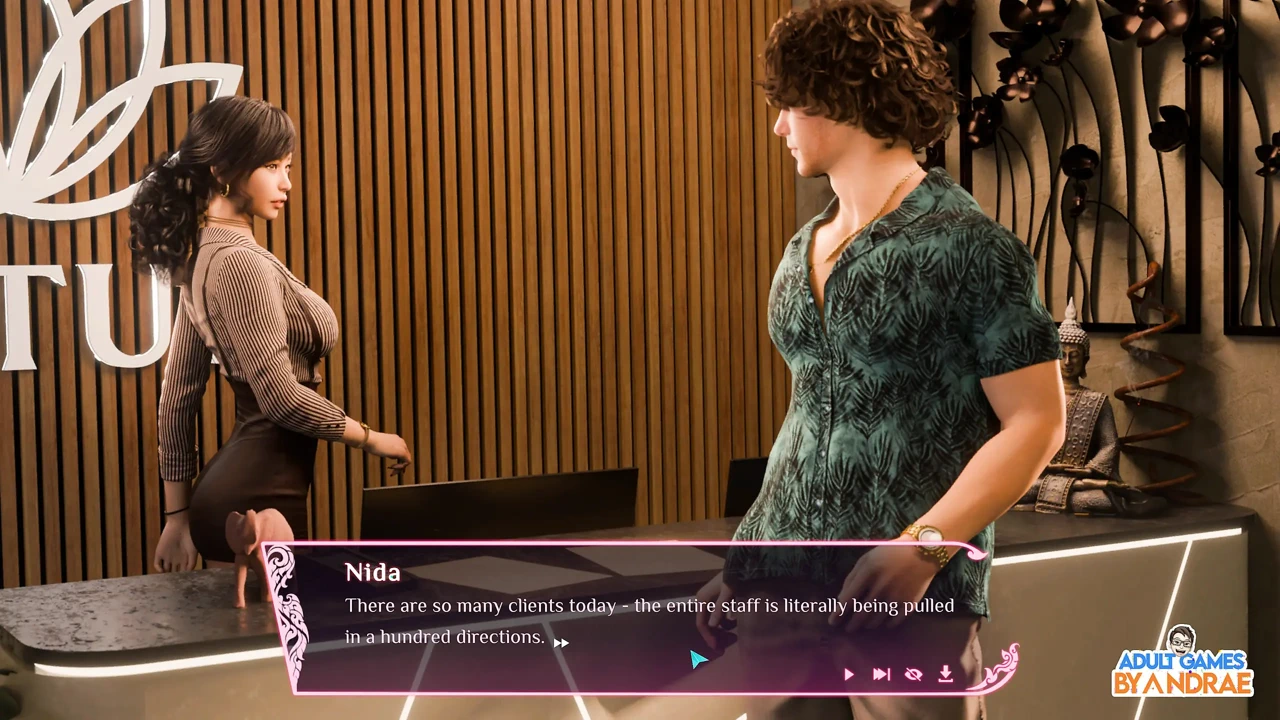The height and width of the screenshot is (720, 1280).
Task: Save the game with the download arrow icon
Action: tap(945, 675)
